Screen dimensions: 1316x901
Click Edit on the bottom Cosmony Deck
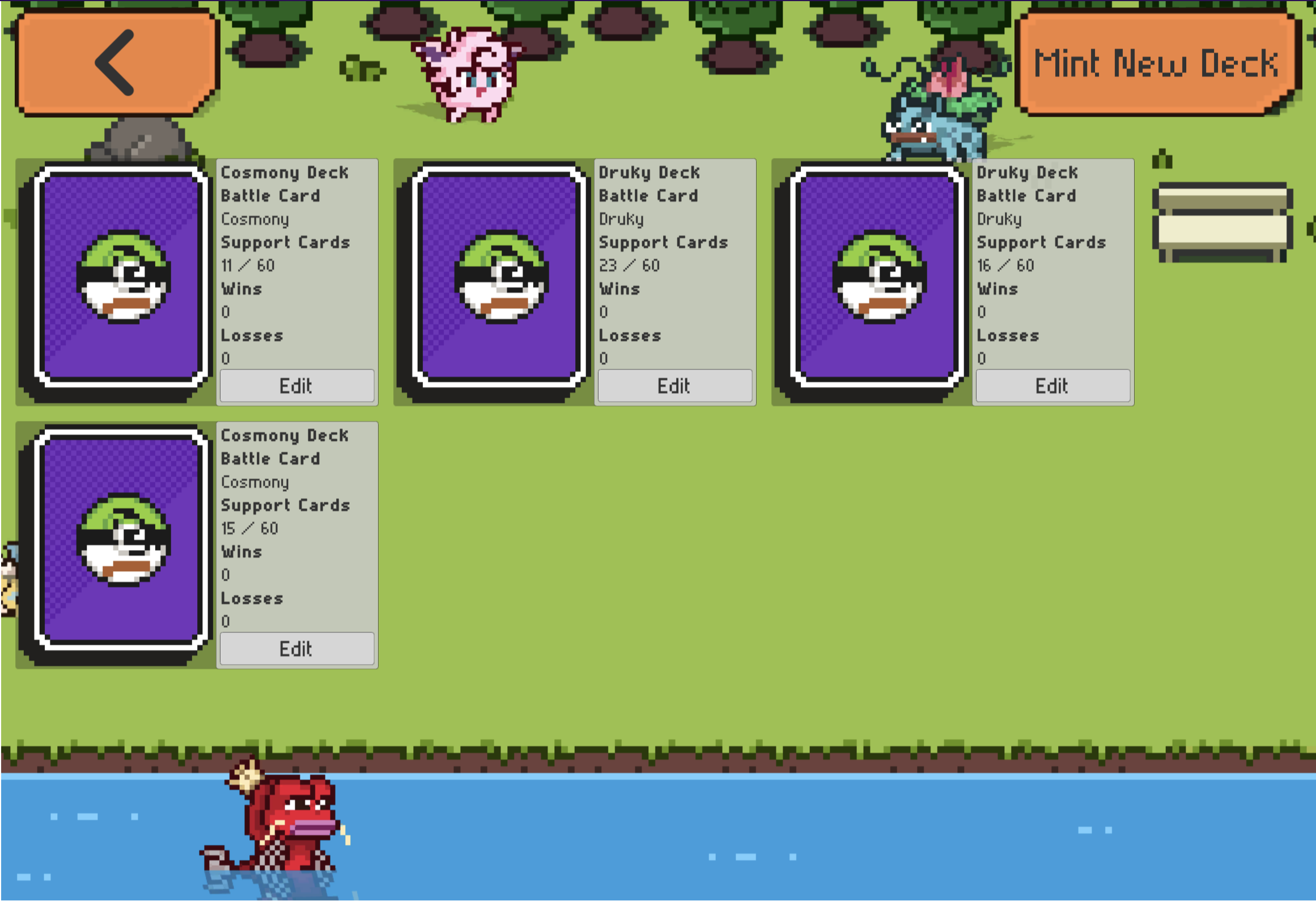click(x=296, y=649)
